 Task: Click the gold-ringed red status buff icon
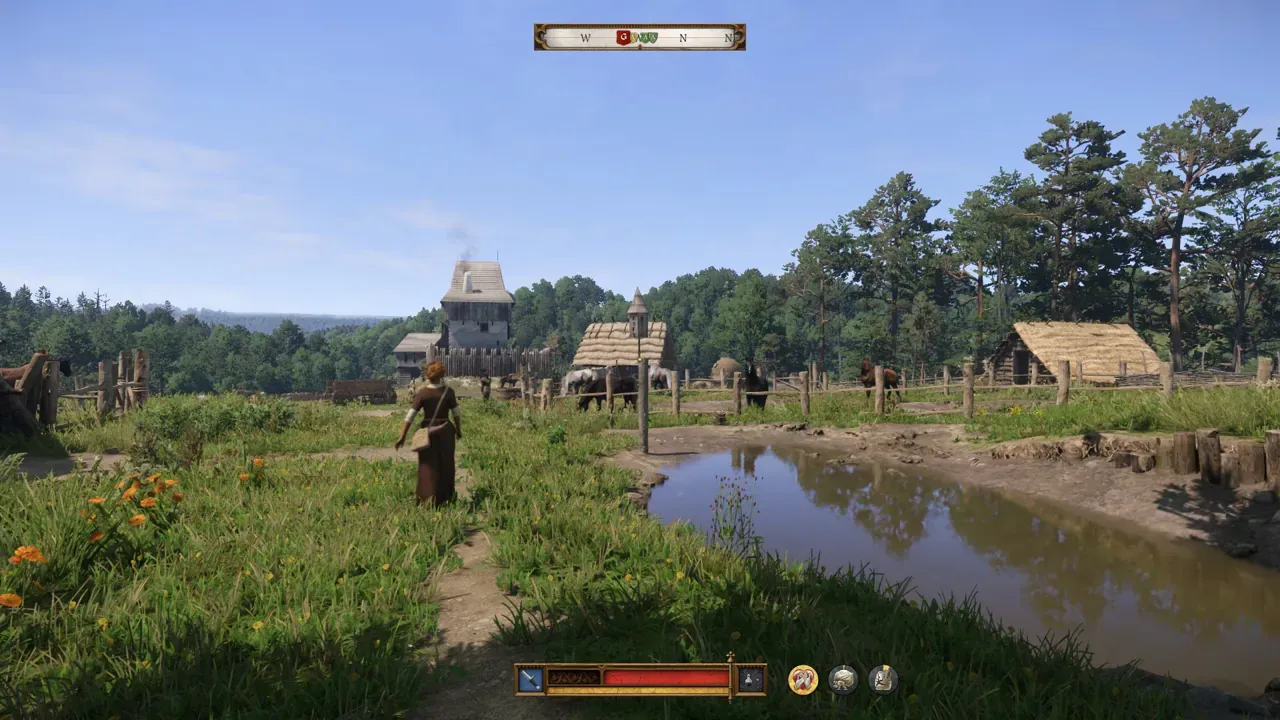coord(802,680)
